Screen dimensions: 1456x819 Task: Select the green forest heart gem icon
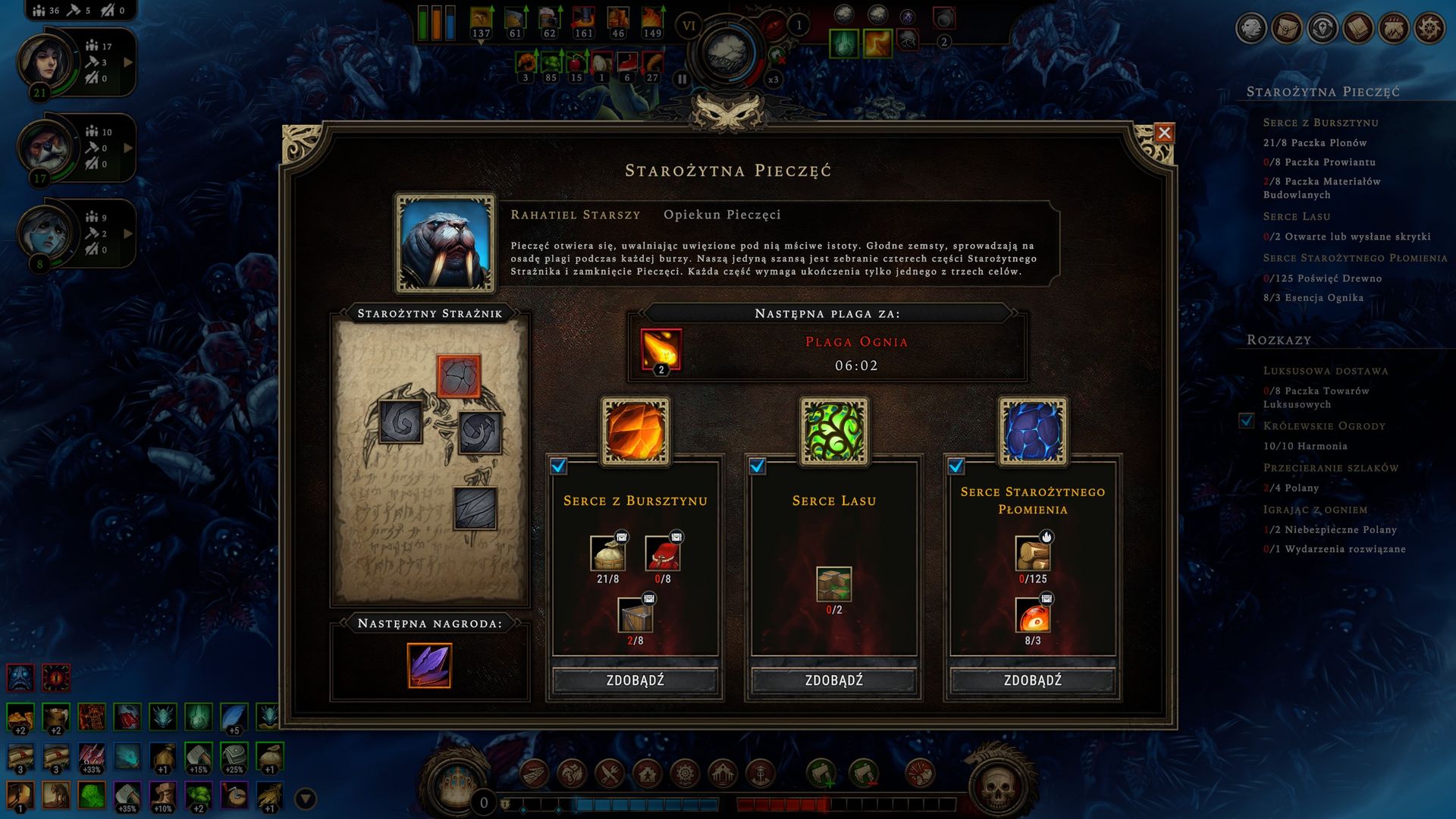tap(834, 431)
